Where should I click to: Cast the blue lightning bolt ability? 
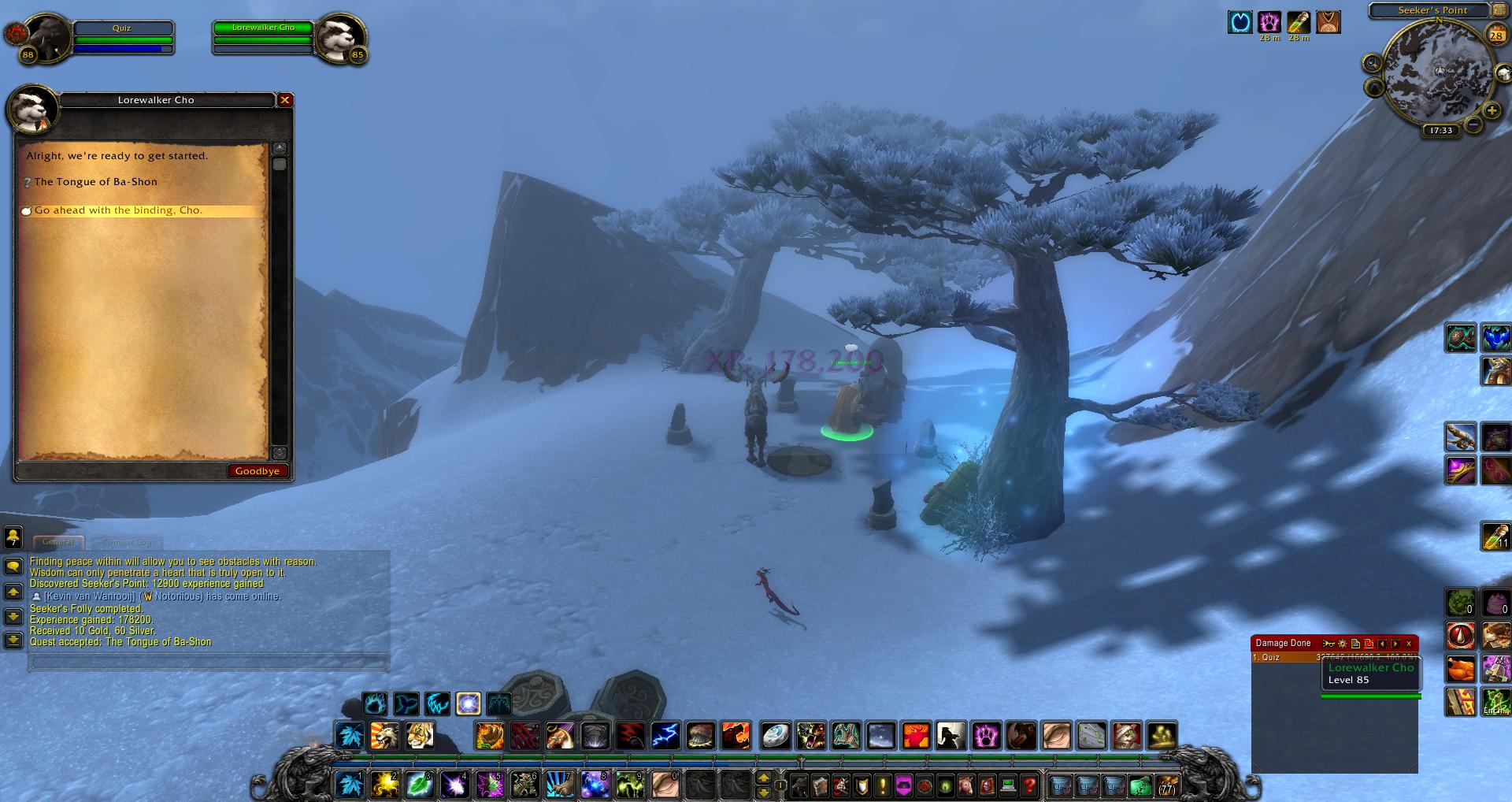click(x=665, y=736)
